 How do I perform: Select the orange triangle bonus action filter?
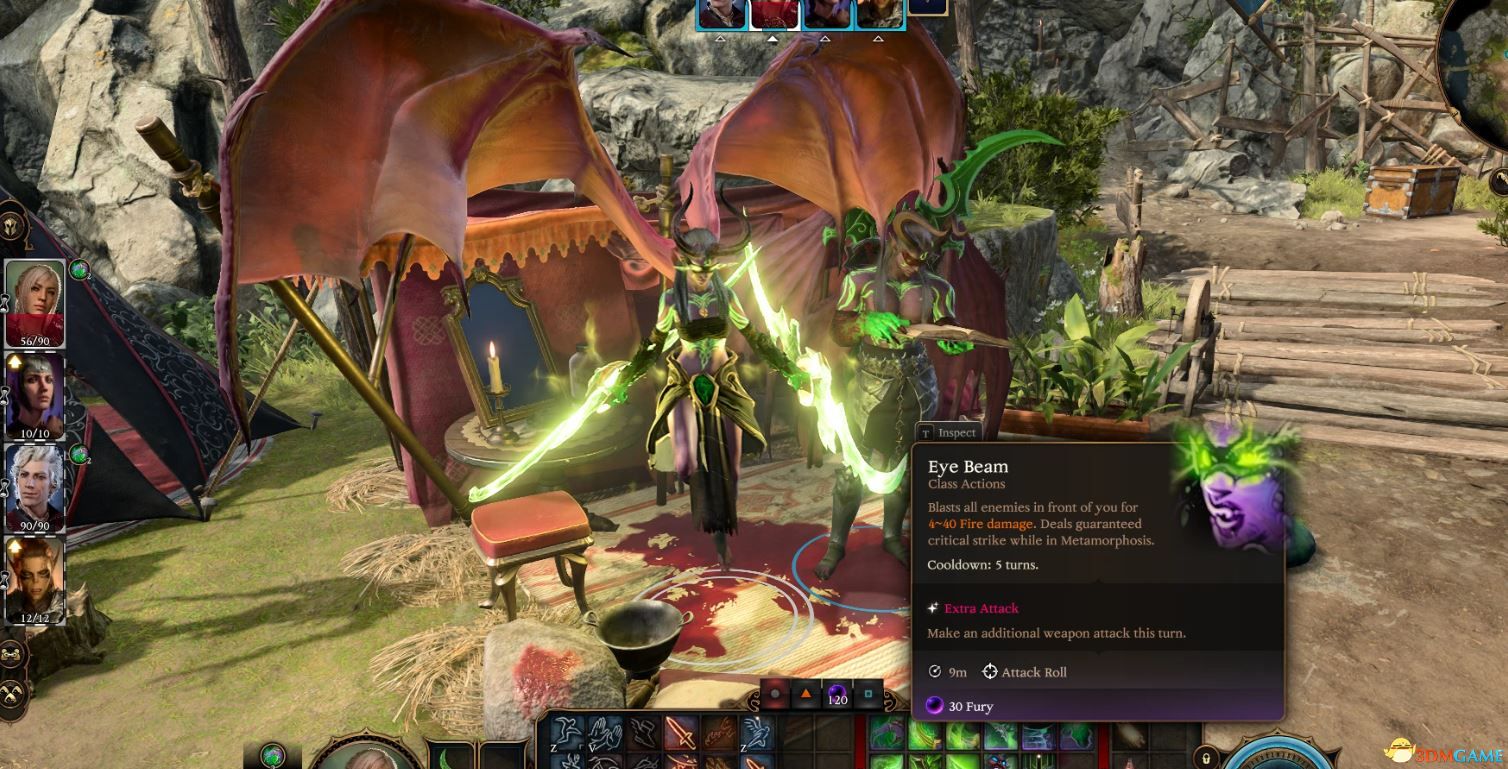[805, 693]
